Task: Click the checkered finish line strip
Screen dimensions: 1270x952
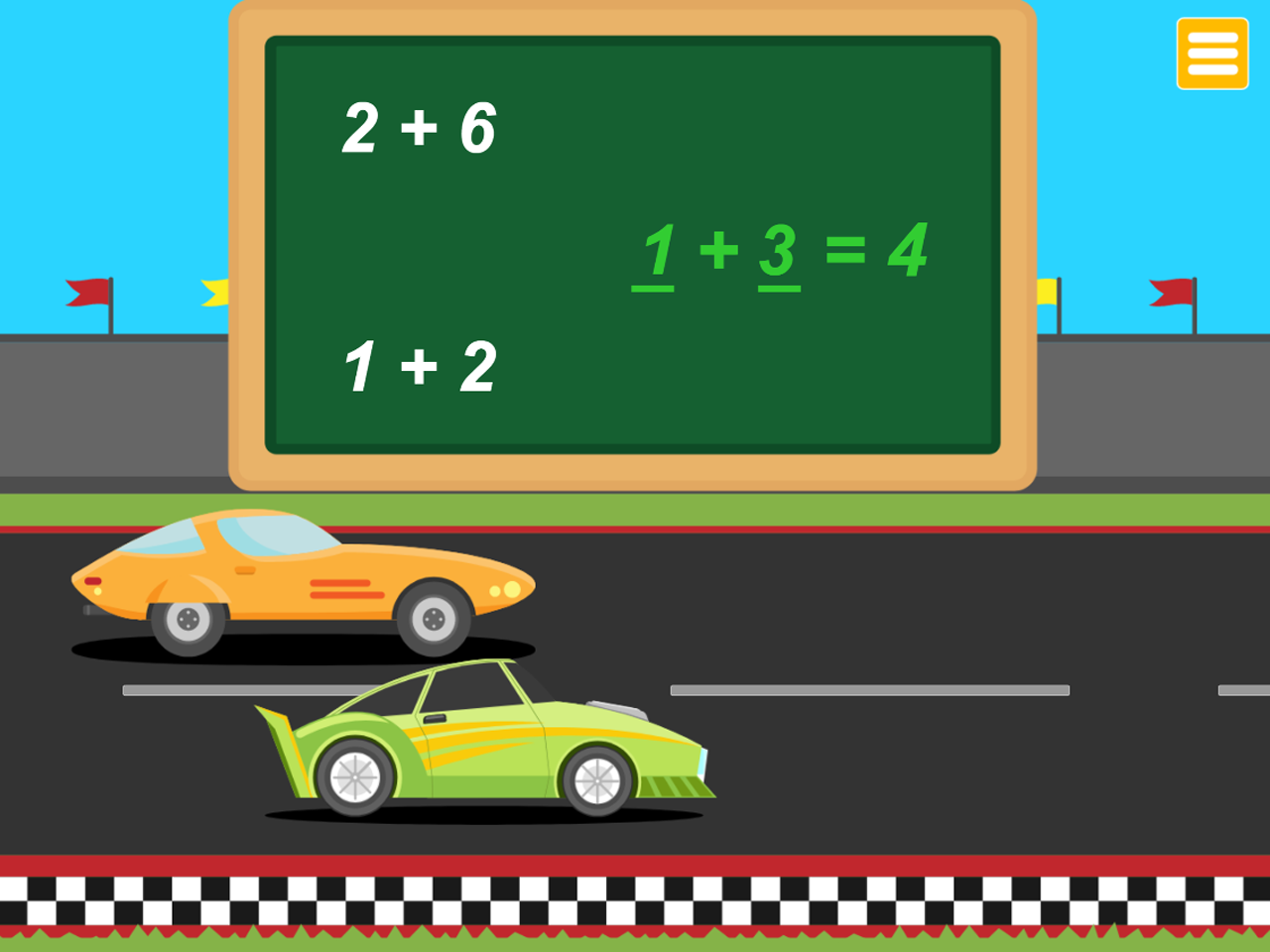Action: tap(635, 904)
